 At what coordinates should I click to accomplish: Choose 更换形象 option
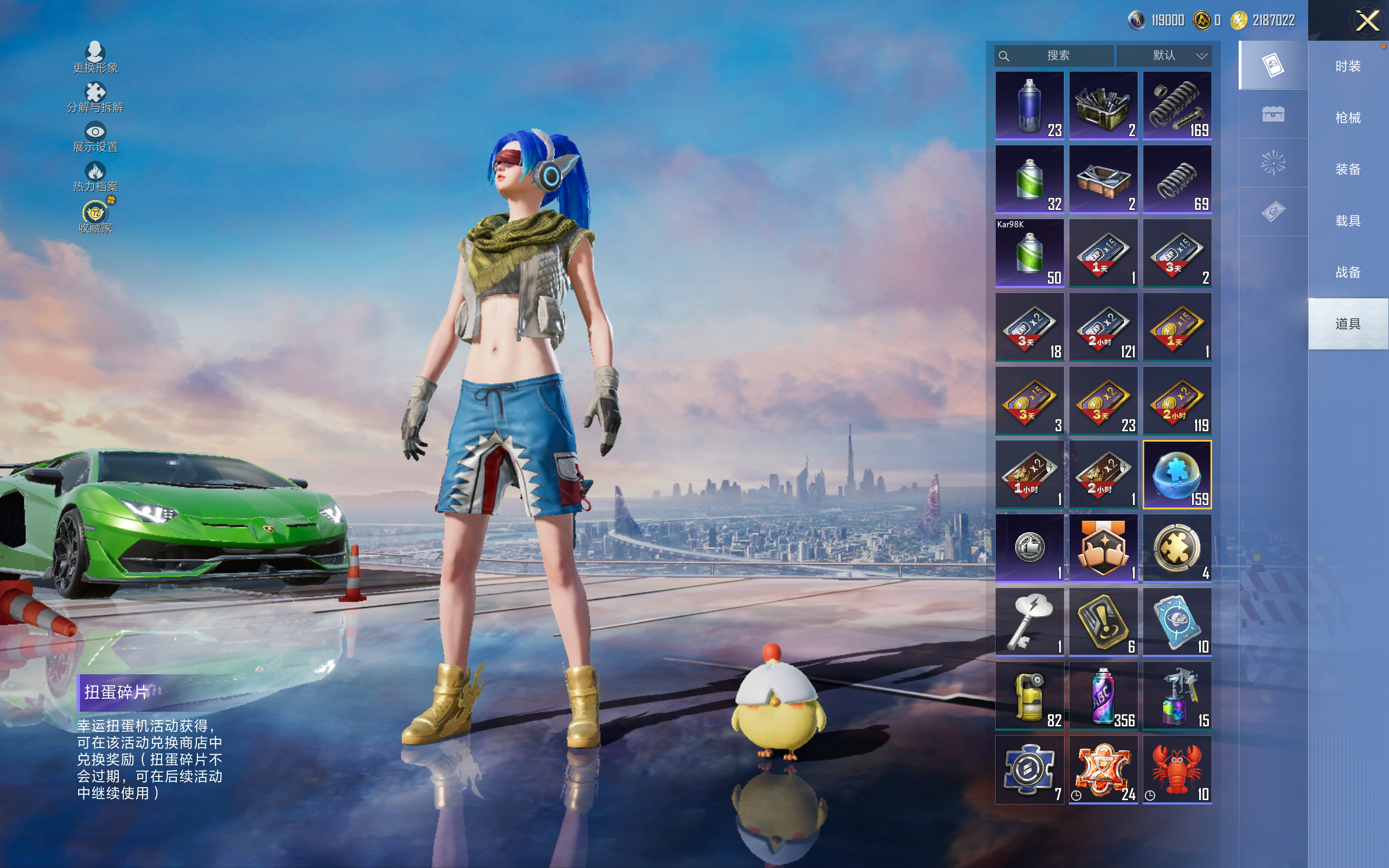95,58
